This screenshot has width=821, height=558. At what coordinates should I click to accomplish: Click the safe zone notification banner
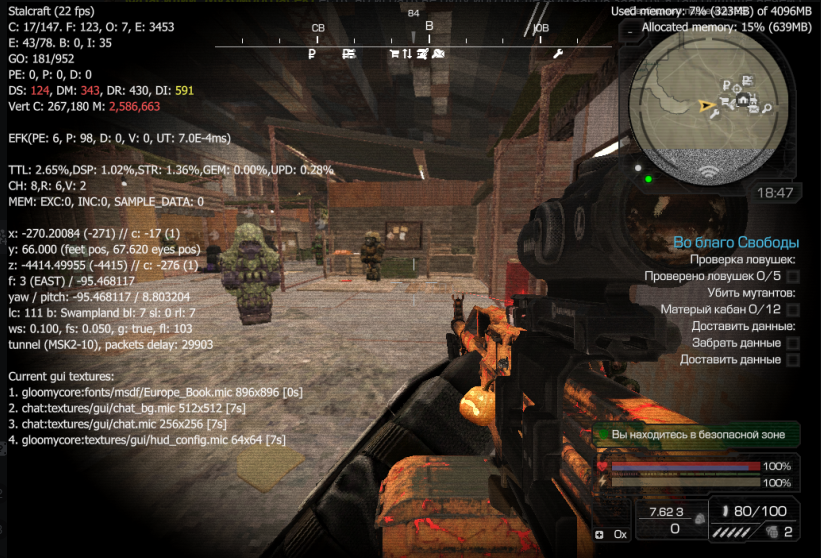click(x=698, y=435)
